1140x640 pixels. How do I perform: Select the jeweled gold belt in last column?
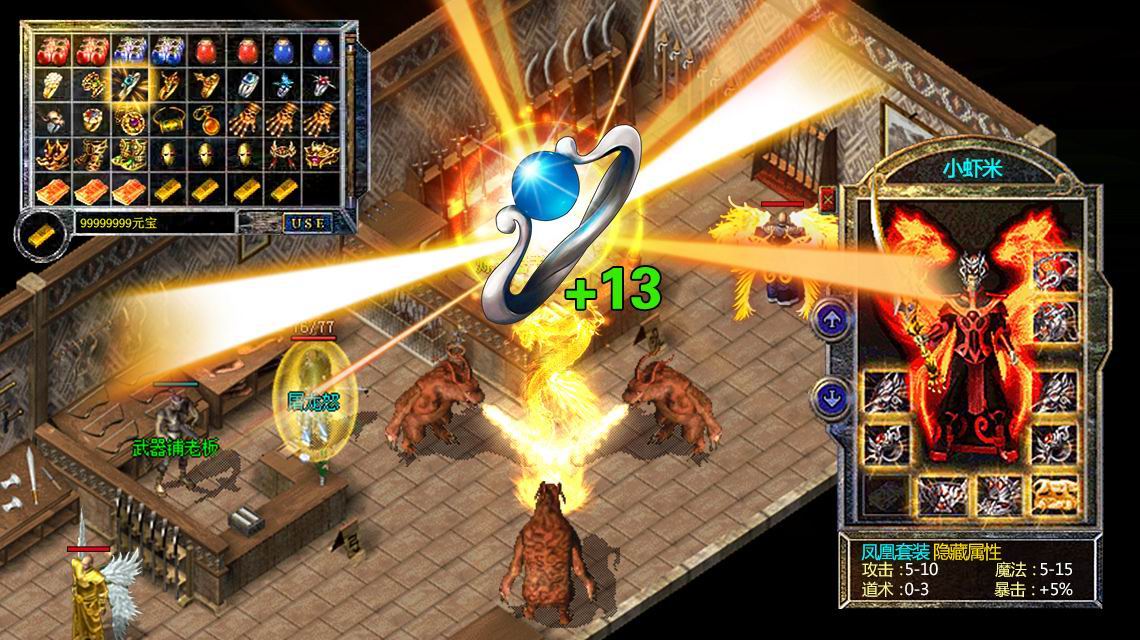pyautogui.click(x=320, y=154)
